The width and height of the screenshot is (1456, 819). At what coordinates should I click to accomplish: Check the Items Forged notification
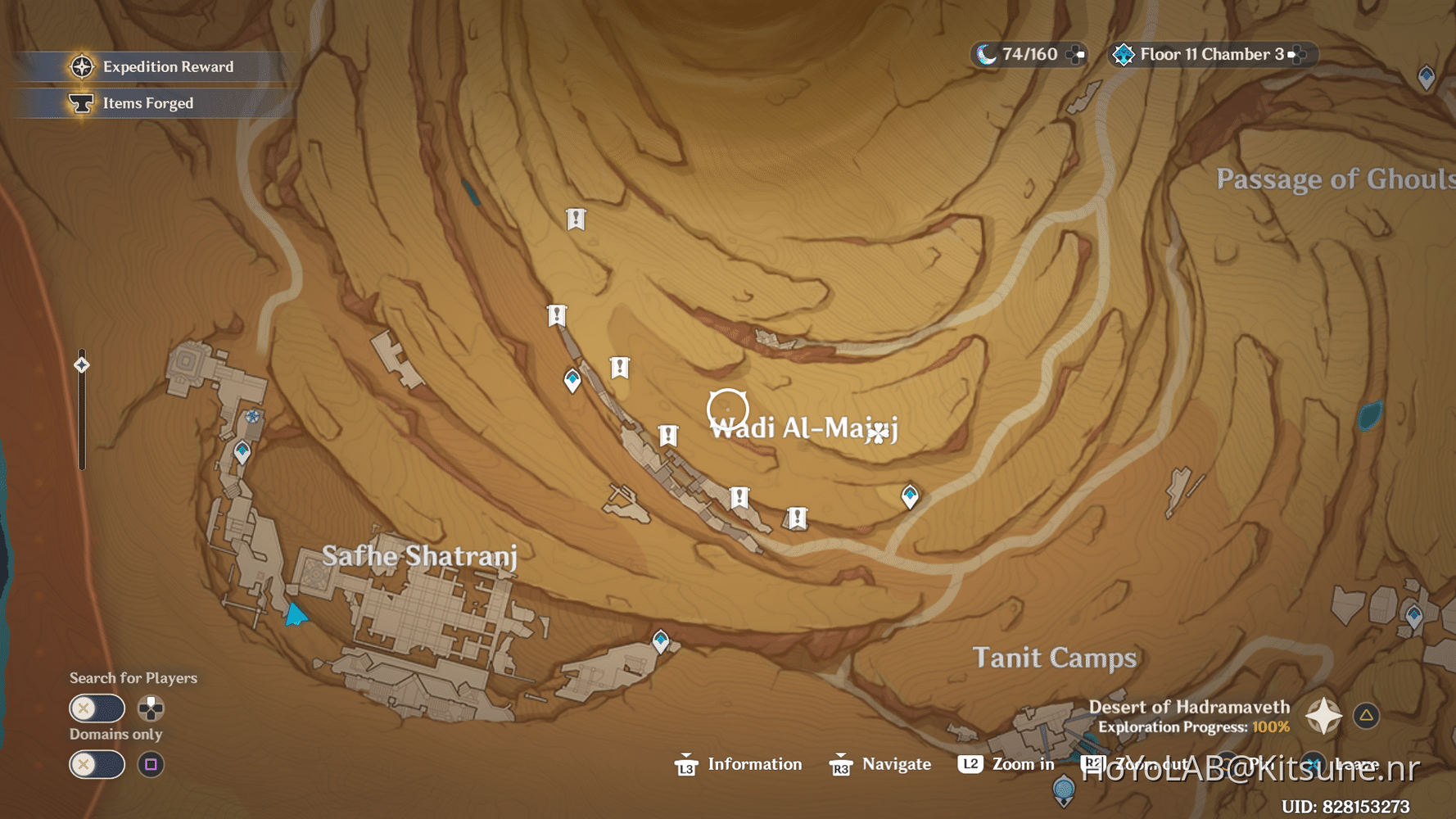[x=147, y=102]
